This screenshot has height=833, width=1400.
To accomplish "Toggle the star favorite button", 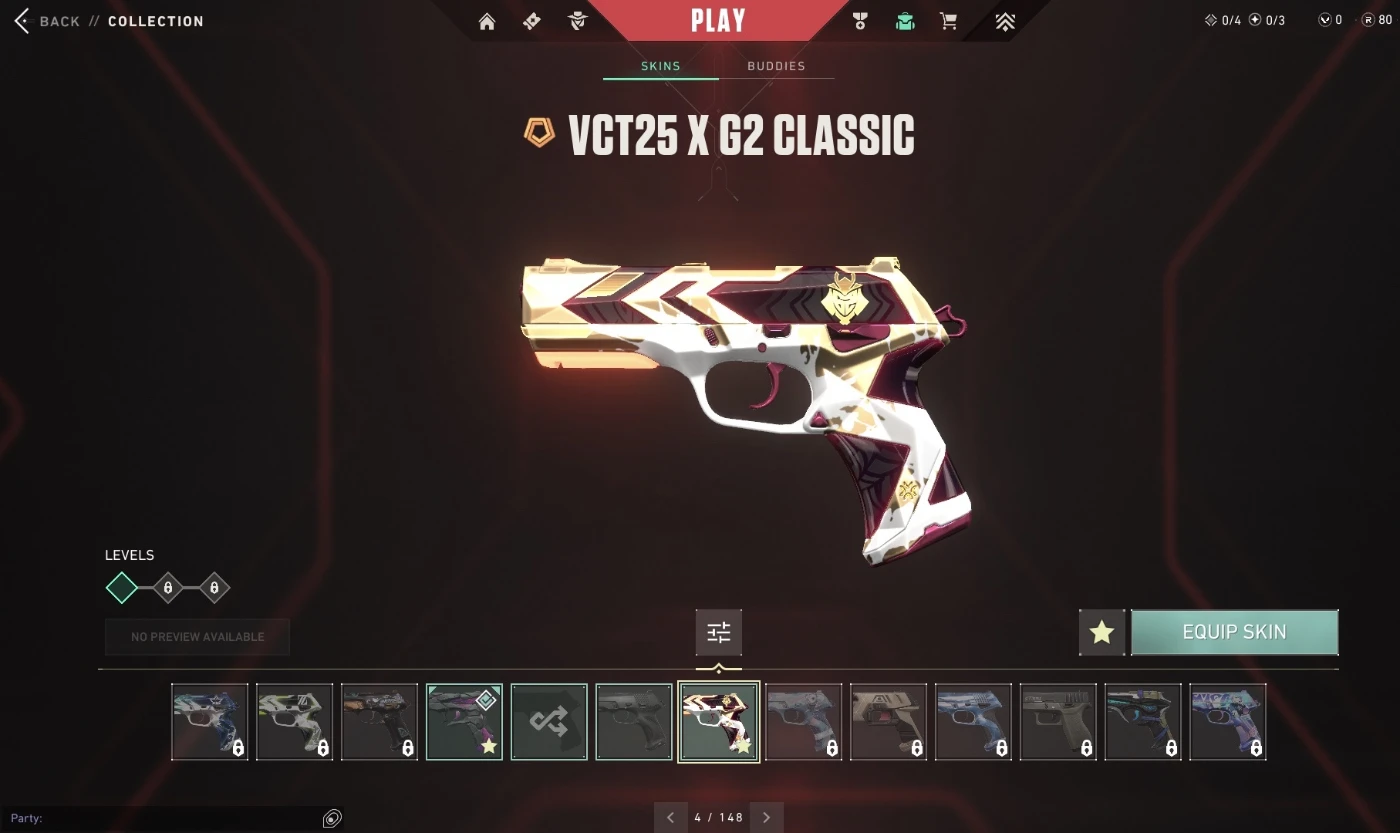I will [1102, 632].
